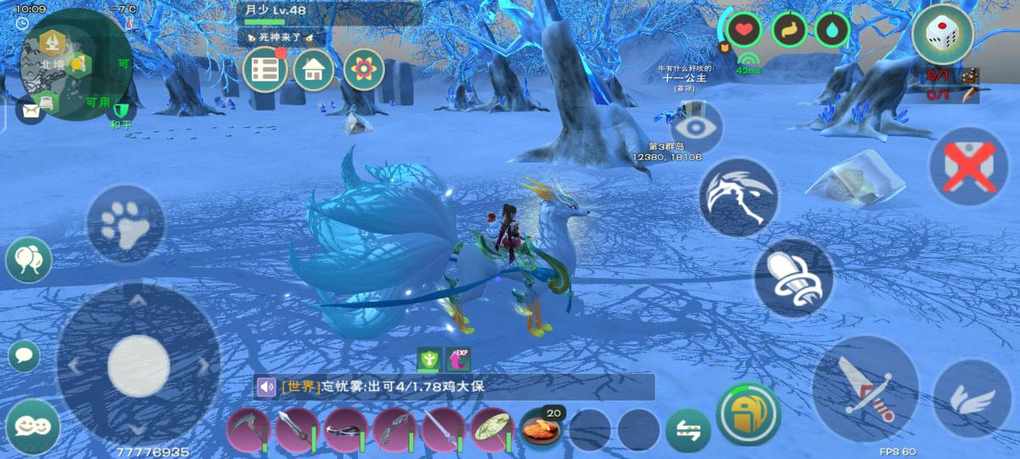This screenshot has width=1020, height=459.
Task: Open the leaf speech bubble button
Action: 28,260
